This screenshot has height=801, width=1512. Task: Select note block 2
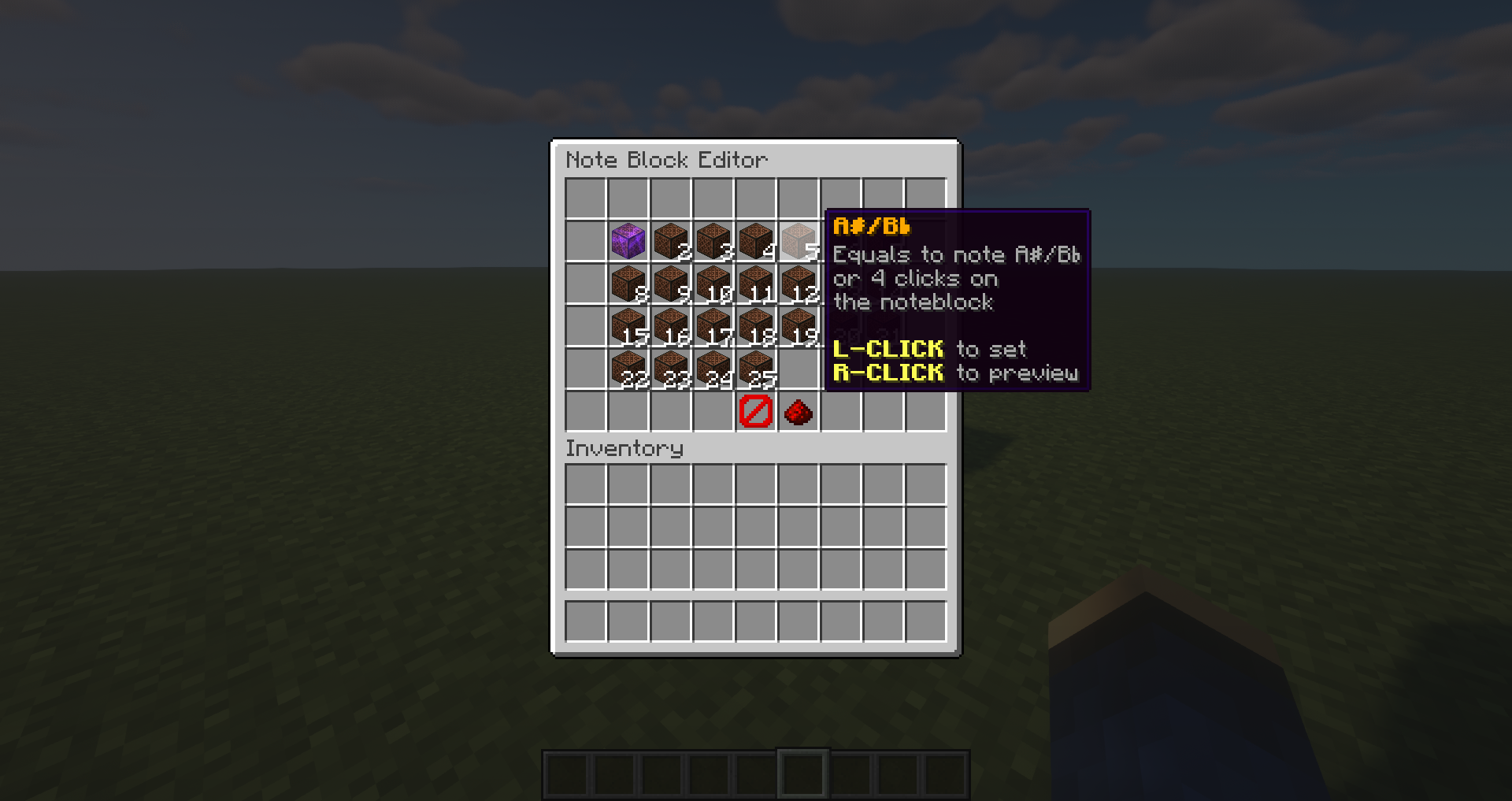670,240
